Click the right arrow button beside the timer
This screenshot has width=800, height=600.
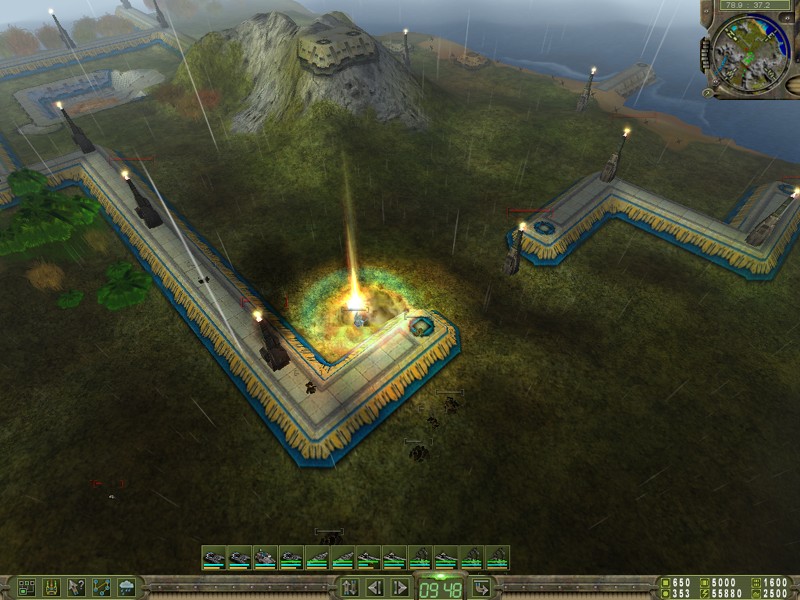coord(399,587)
